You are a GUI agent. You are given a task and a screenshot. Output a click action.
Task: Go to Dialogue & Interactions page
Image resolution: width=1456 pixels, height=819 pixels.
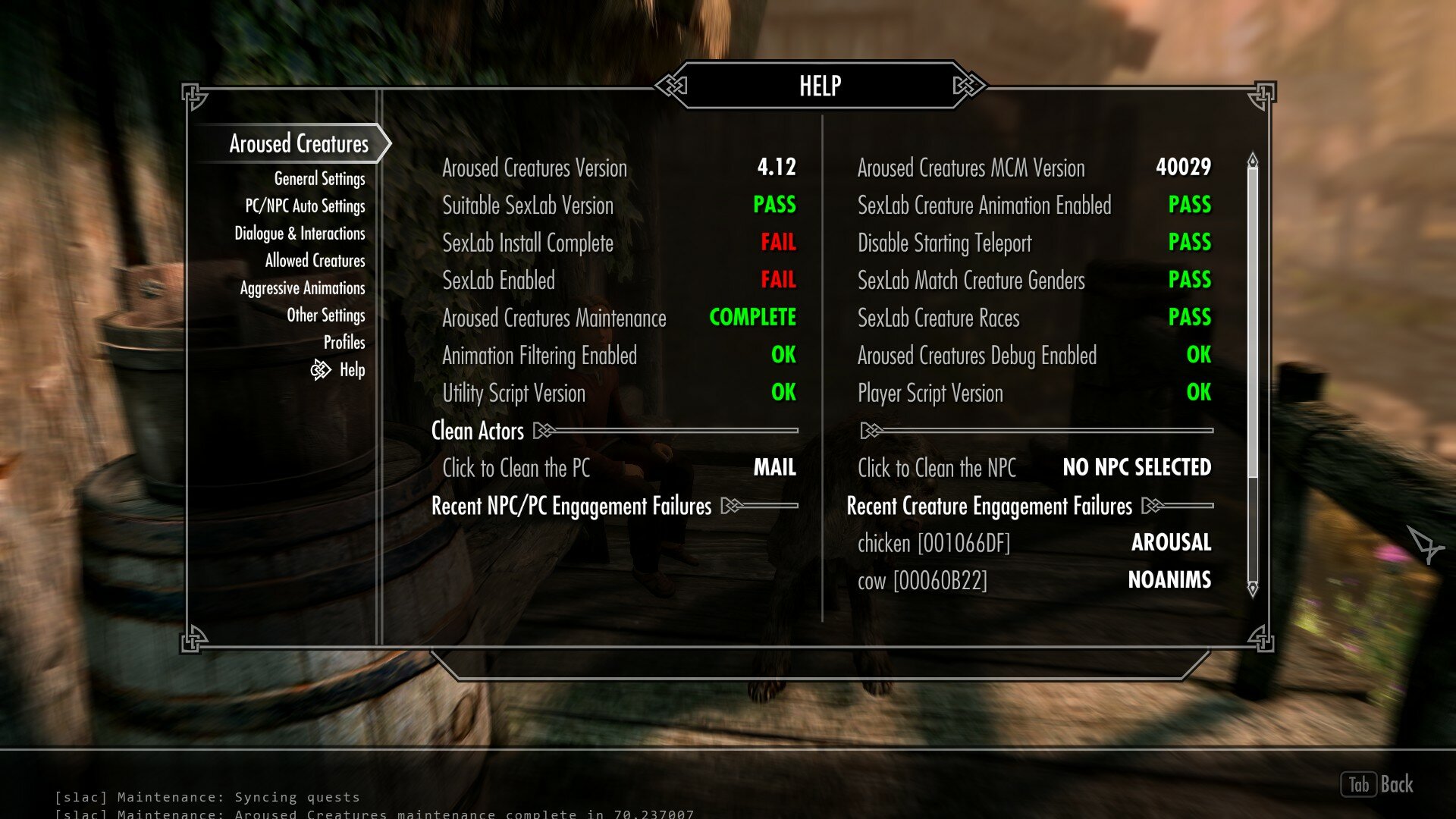pyautogui.click(x=300, y=234)
